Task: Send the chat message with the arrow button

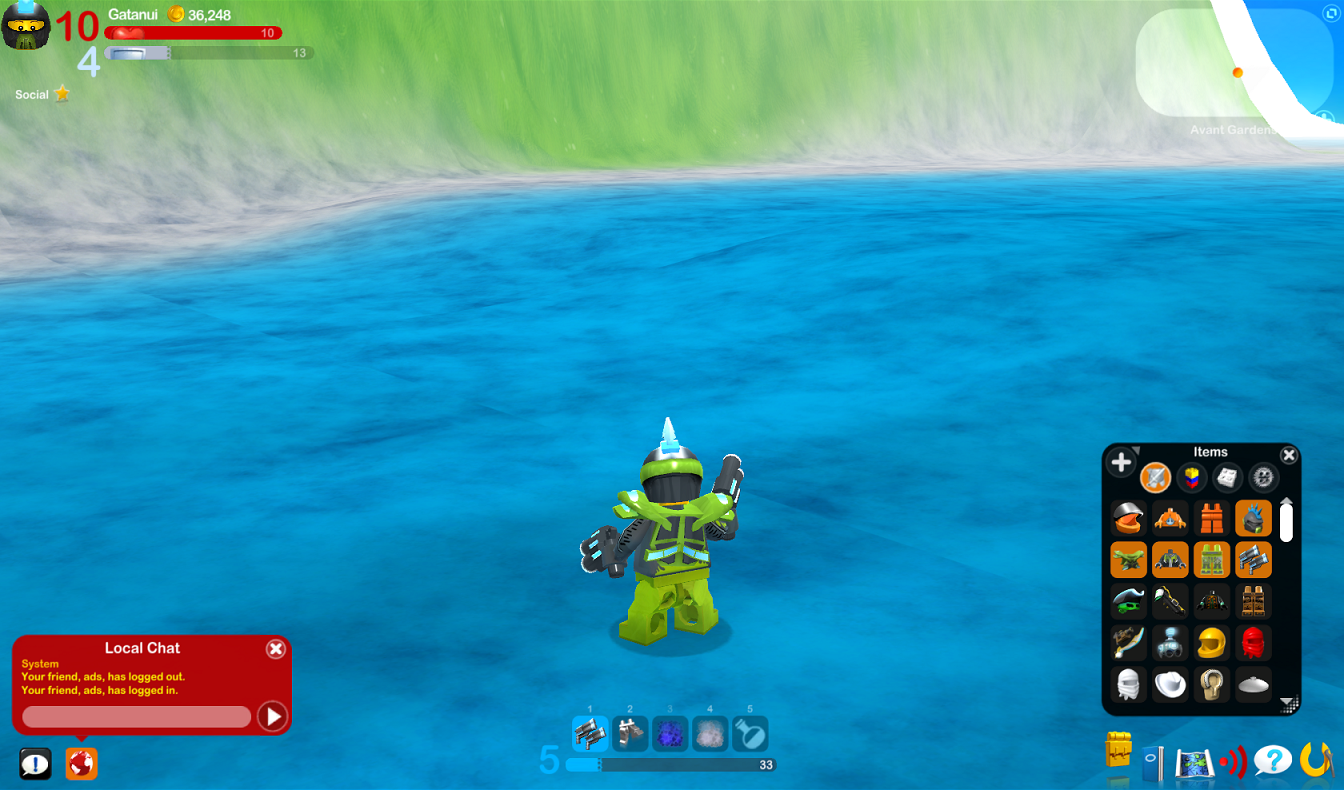Action: 272,717
